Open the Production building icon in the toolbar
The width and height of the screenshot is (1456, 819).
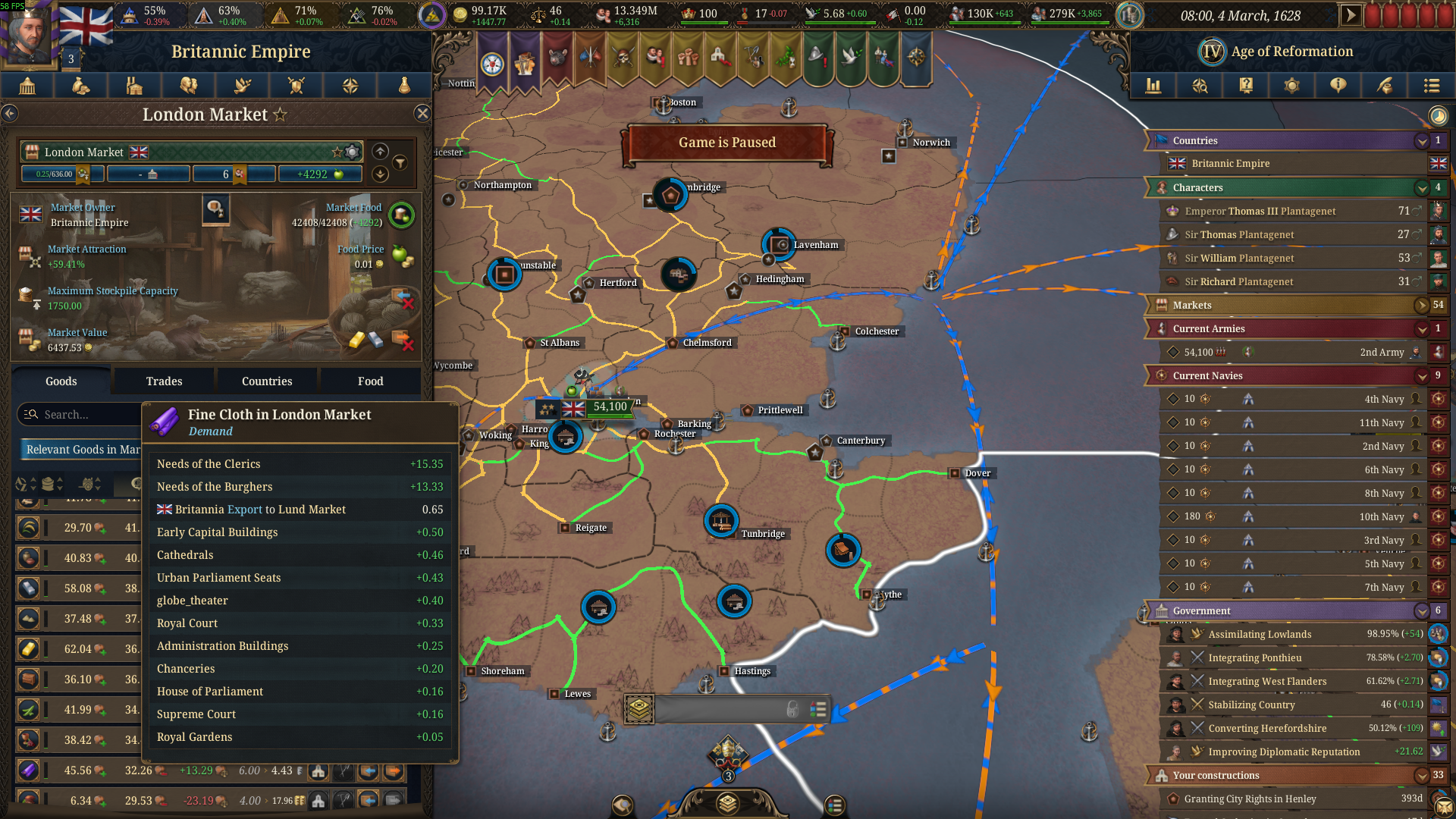134,86
